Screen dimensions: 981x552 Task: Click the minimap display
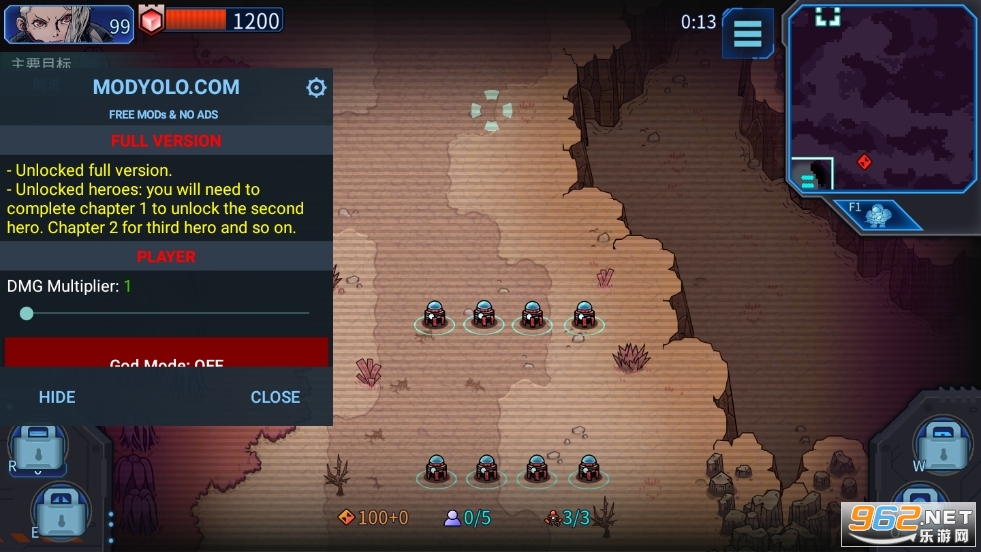880,97
